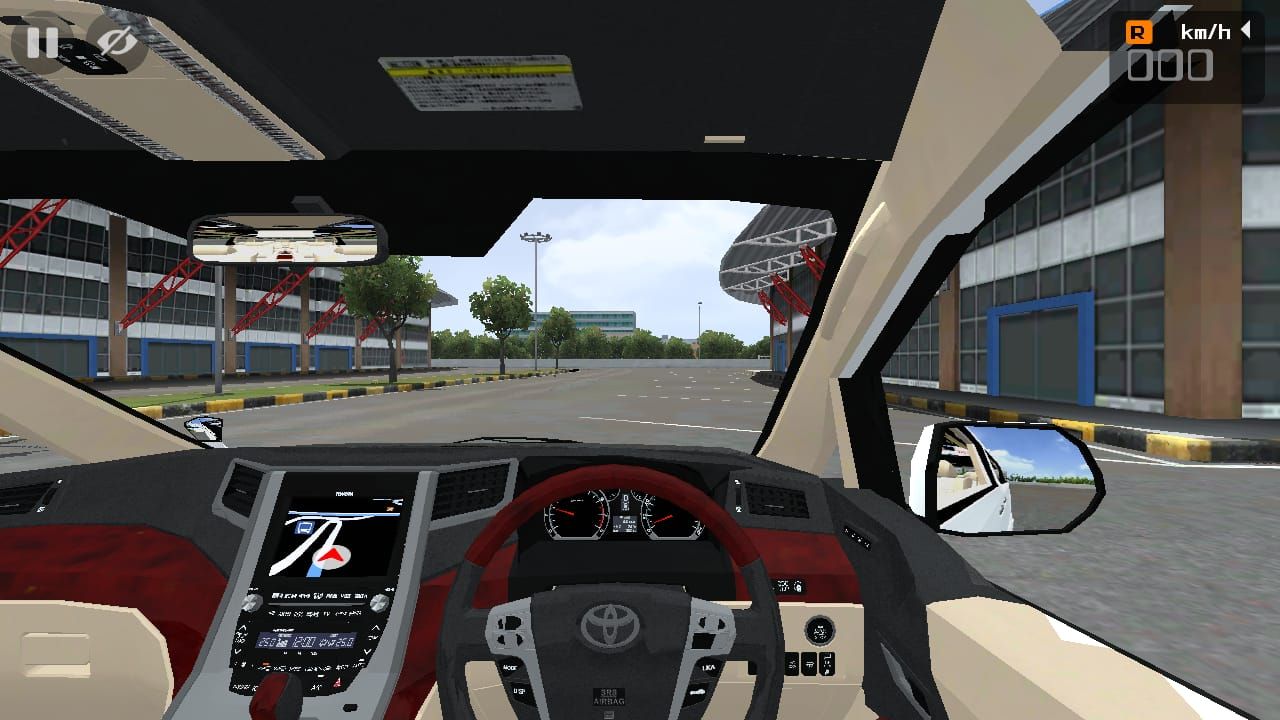This screenshot has width=1280, height=720.
Task: Tap a dashboard switch beside the start button
Action: 808,662
